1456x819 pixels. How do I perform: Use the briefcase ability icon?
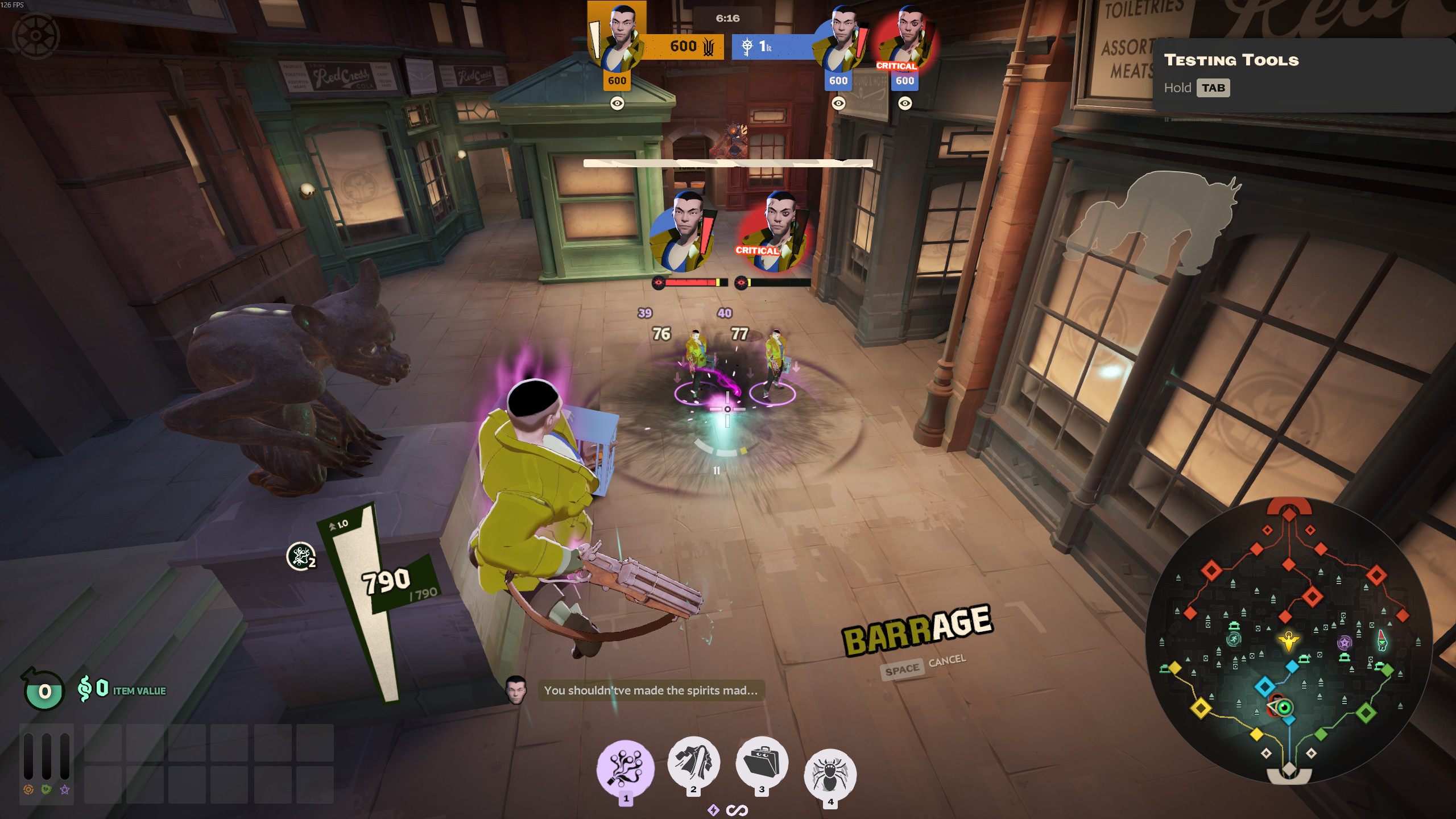(x=762, y=762)
